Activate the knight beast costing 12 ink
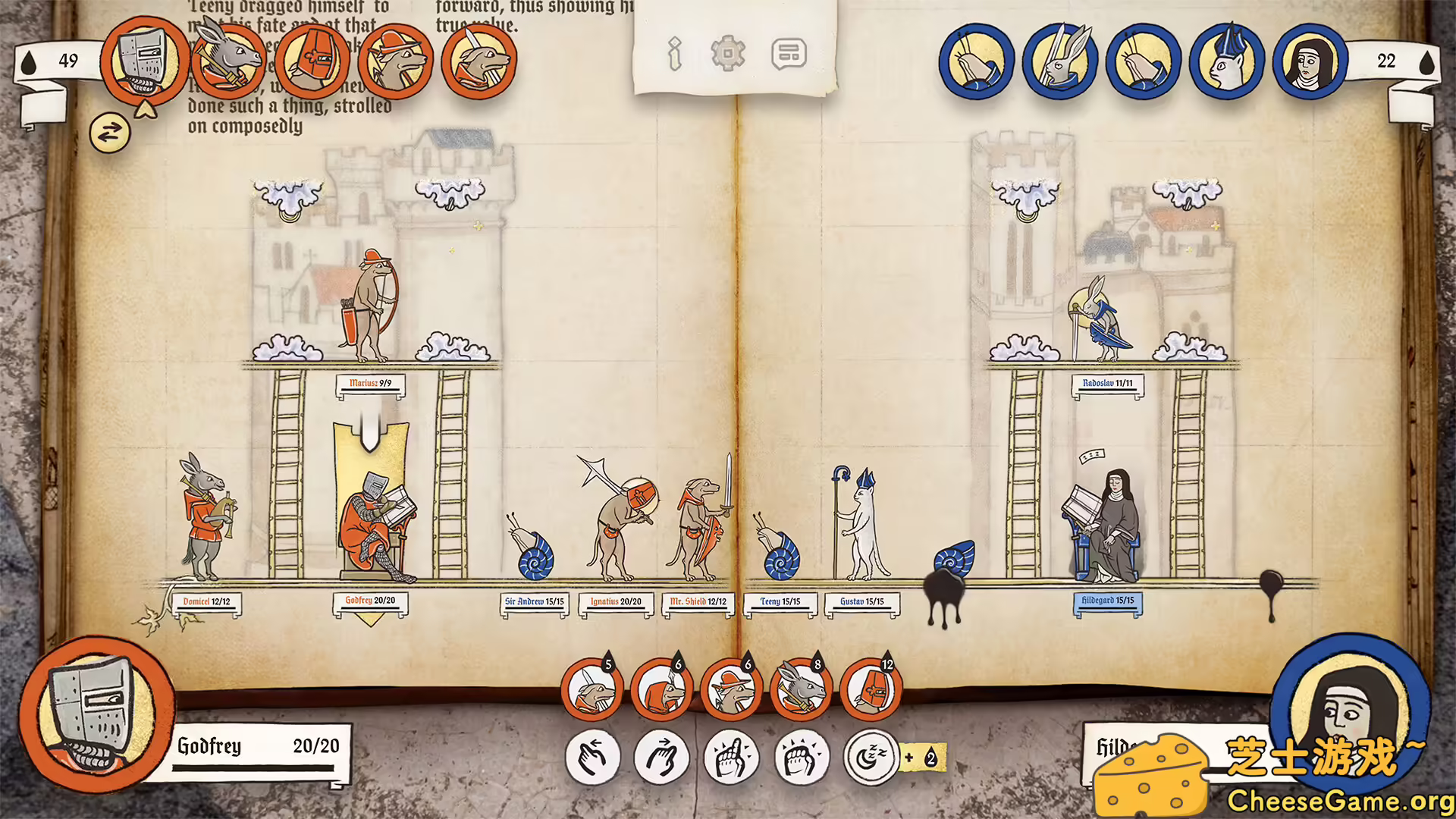 pyautogui.click(x=874, y=689)
